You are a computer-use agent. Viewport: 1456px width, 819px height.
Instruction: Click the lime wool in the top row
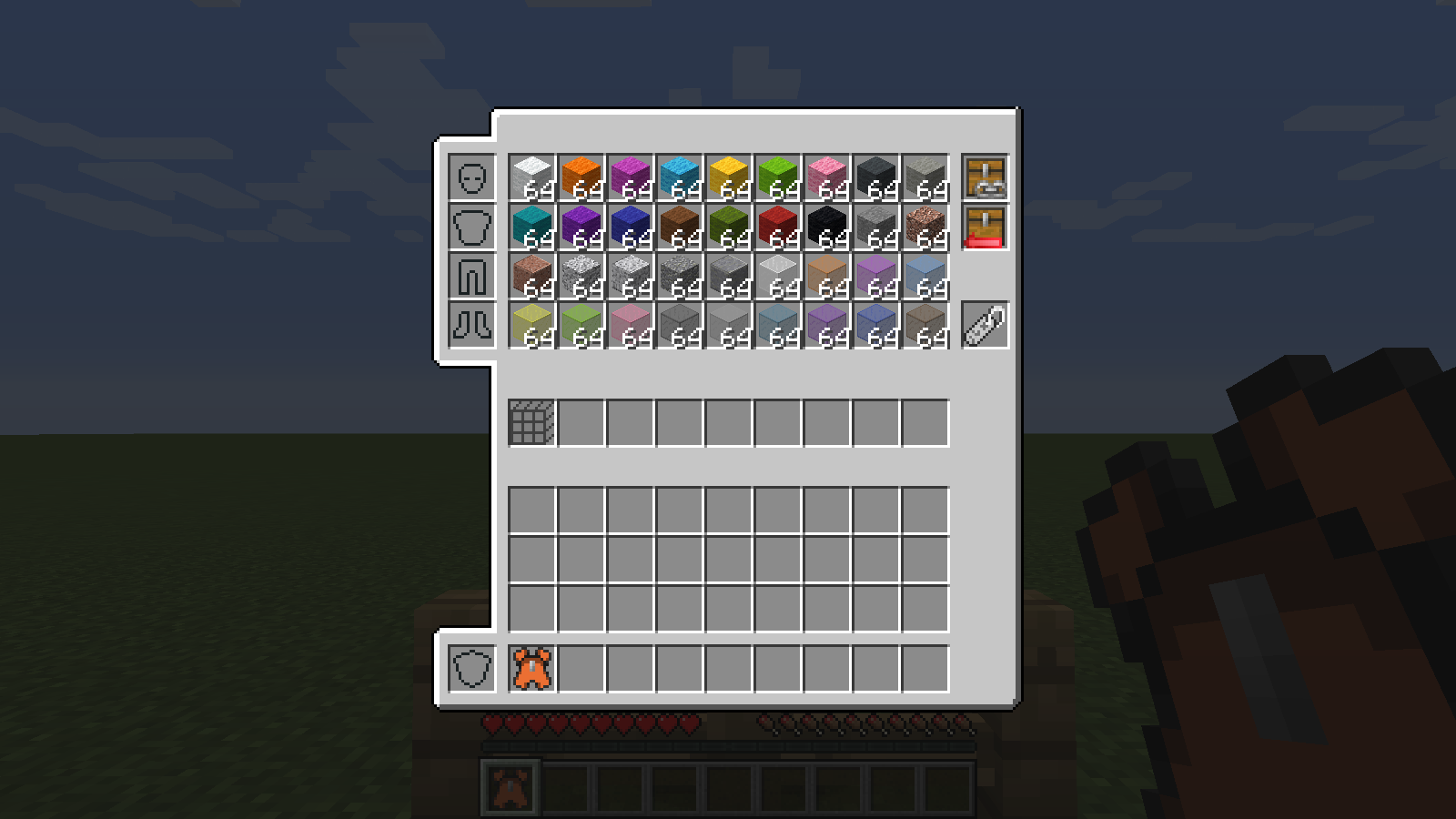781,177
